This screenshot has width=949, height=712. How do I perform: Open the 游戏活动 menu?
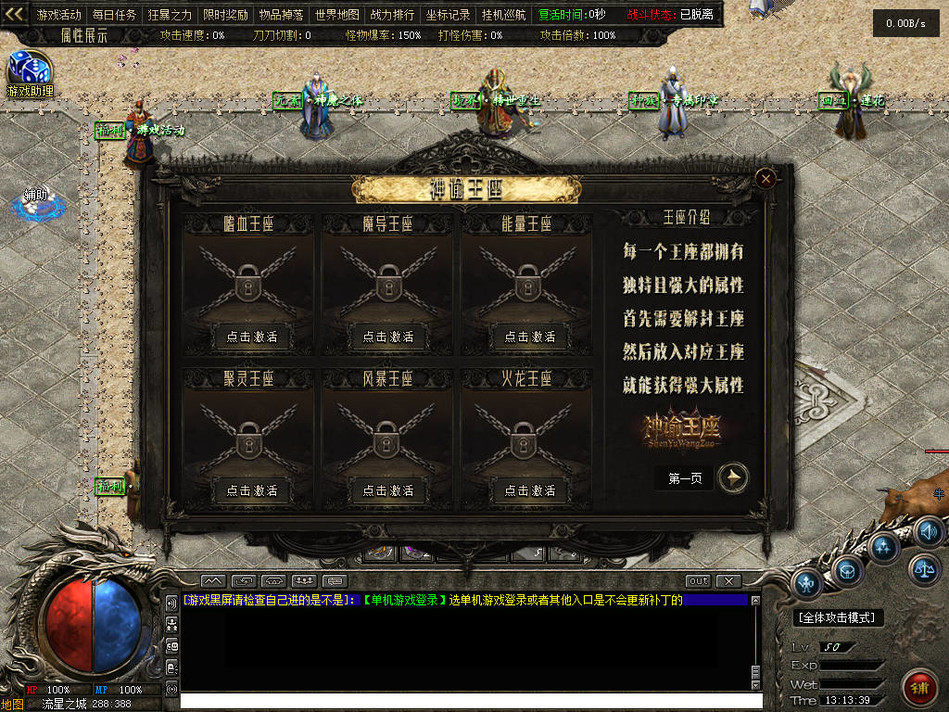coord(59,15)
